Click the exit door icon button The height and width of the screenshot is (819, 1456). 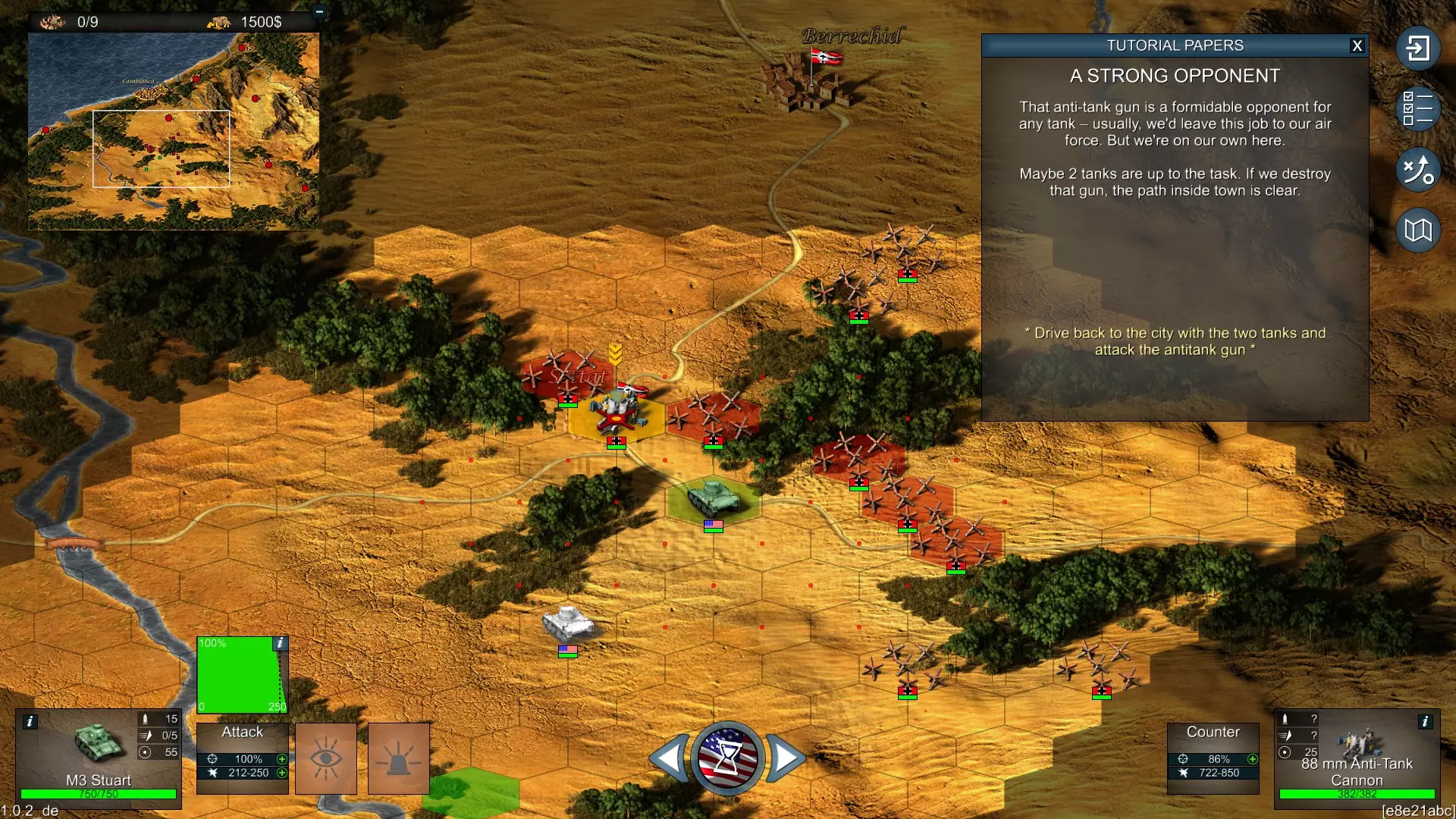pyautogui.click(x=1417, y=49)
